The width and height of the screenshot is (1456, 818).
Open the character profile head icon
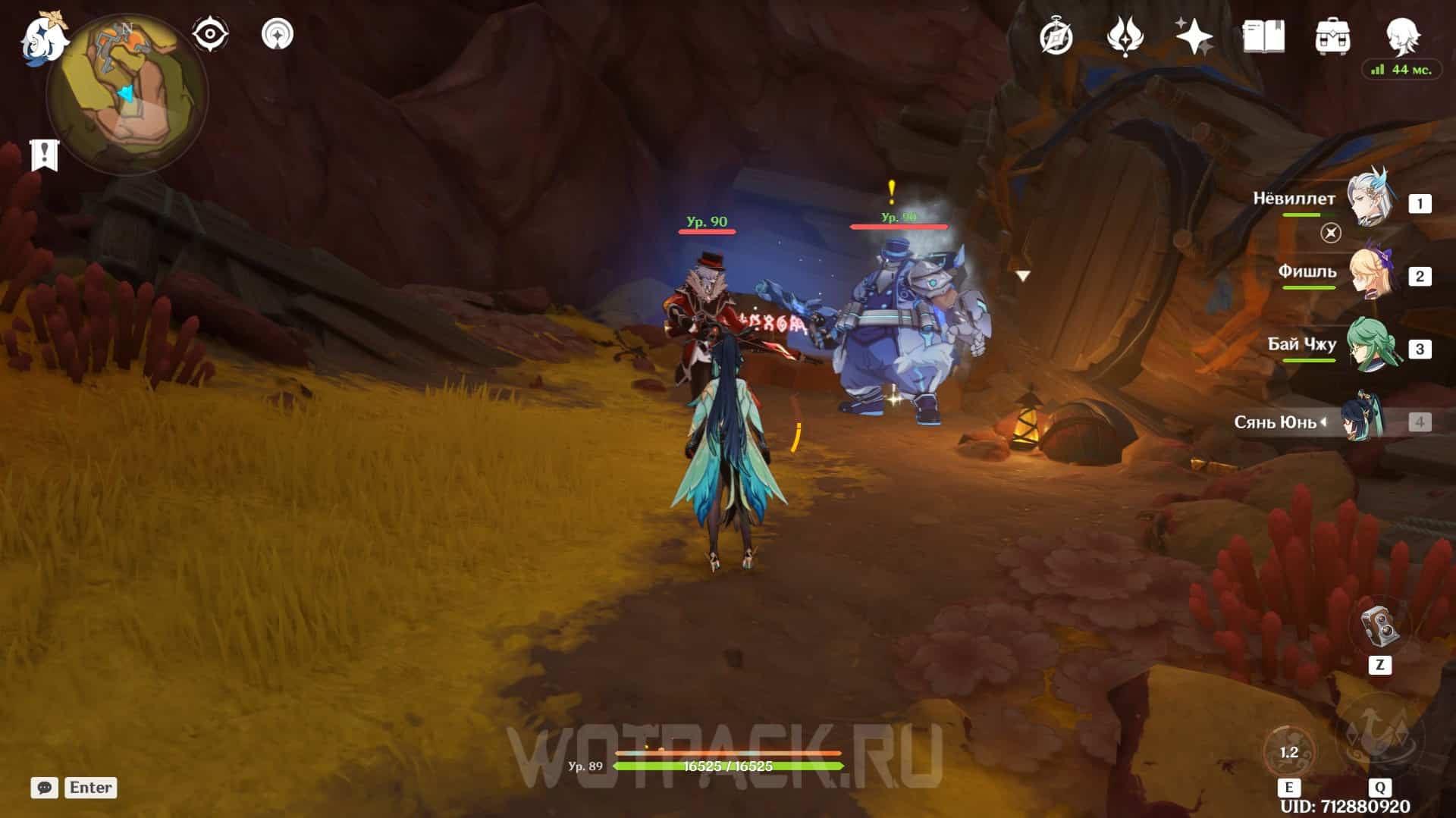1401,35
